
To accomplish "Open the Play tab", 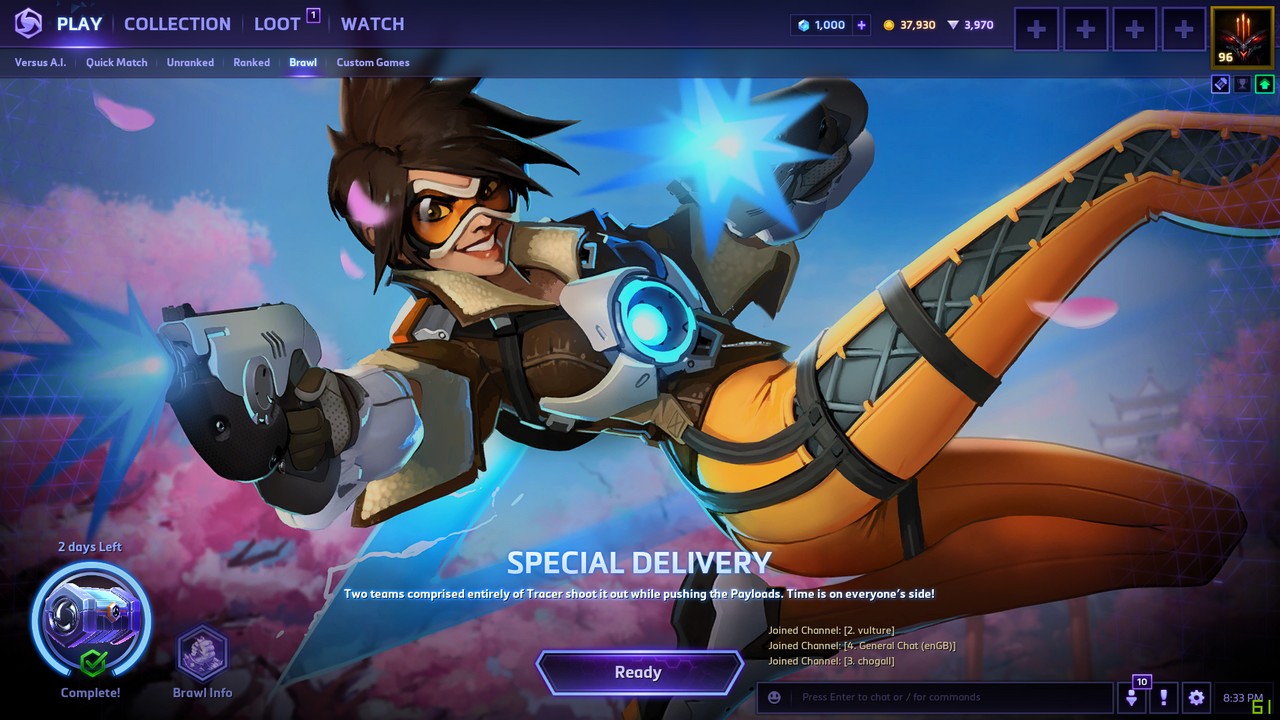I will click(79, 24).
